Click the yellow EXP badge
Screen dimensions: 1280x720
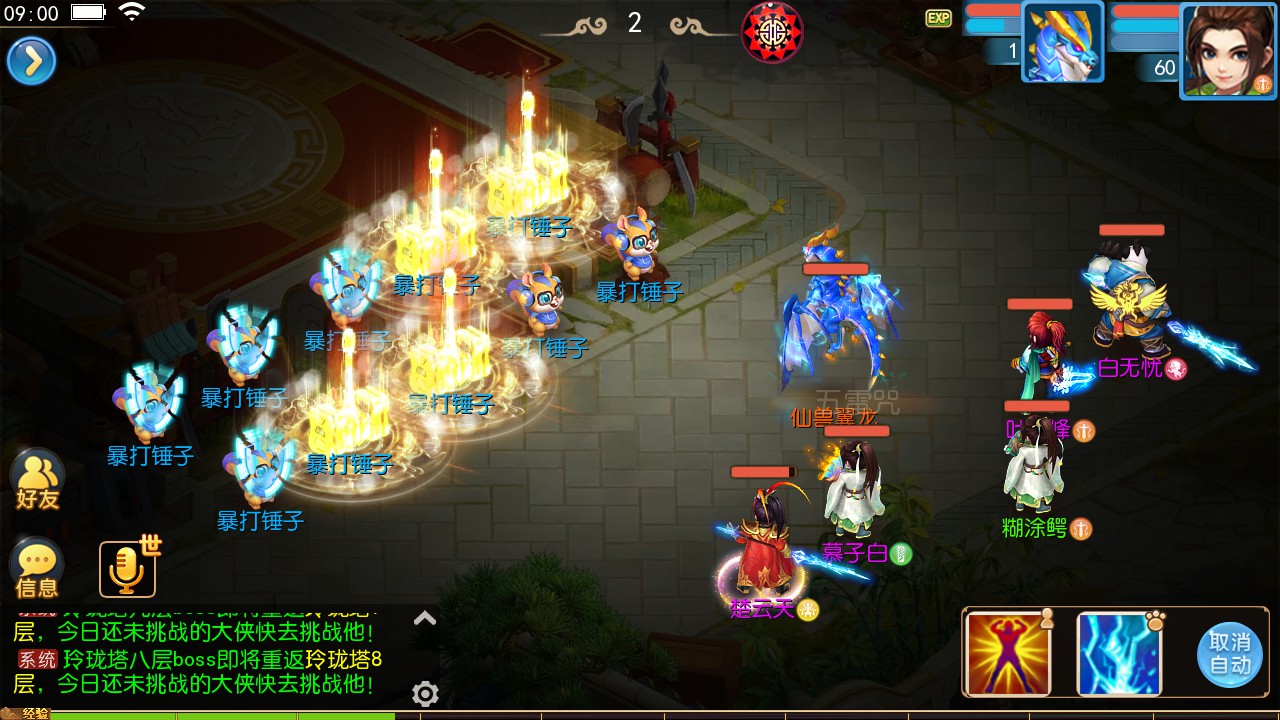tap(938, 18)
